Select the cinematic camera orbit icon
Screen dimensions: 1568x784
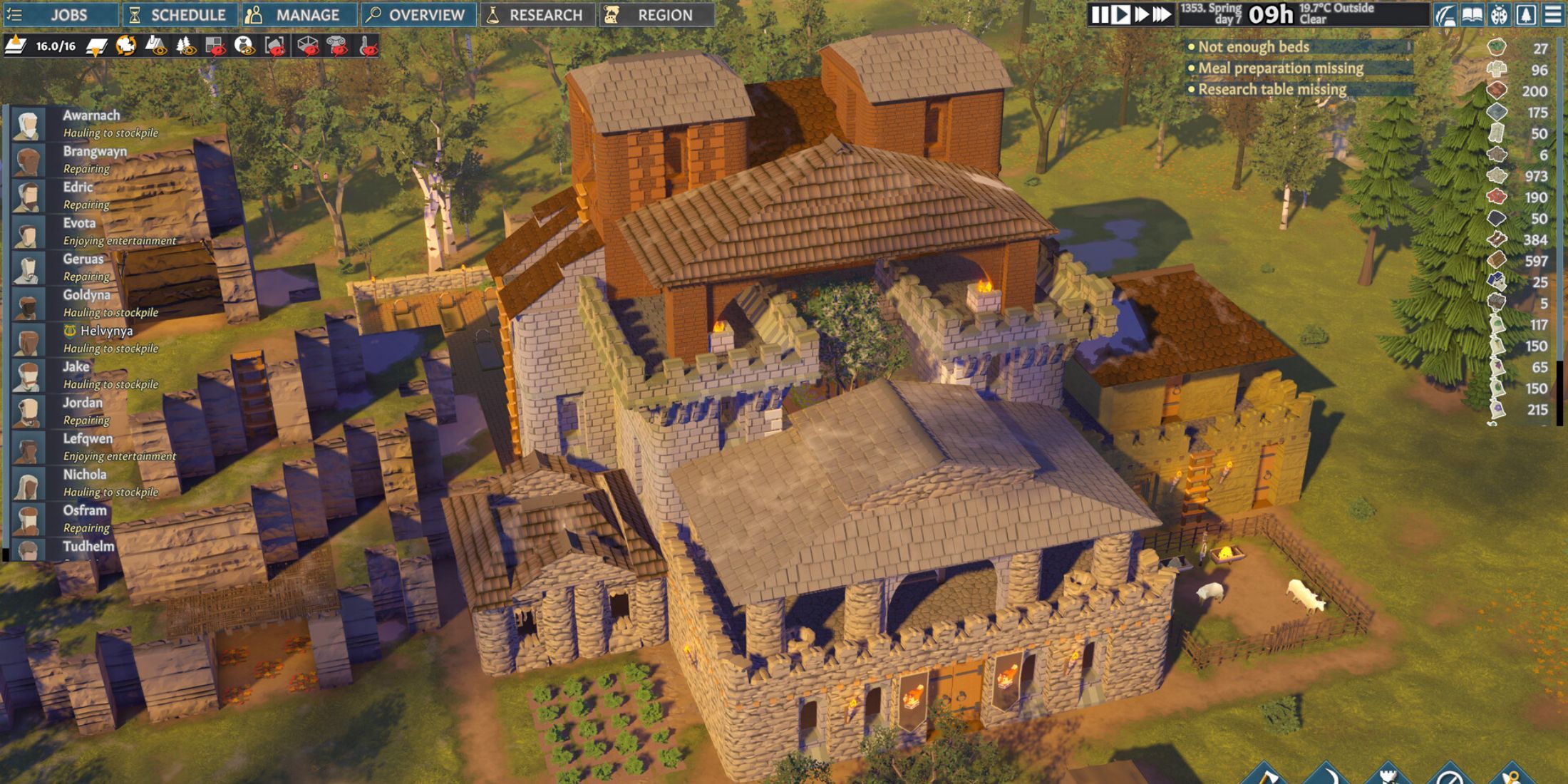pyautogui.click(x=125, y=46)
